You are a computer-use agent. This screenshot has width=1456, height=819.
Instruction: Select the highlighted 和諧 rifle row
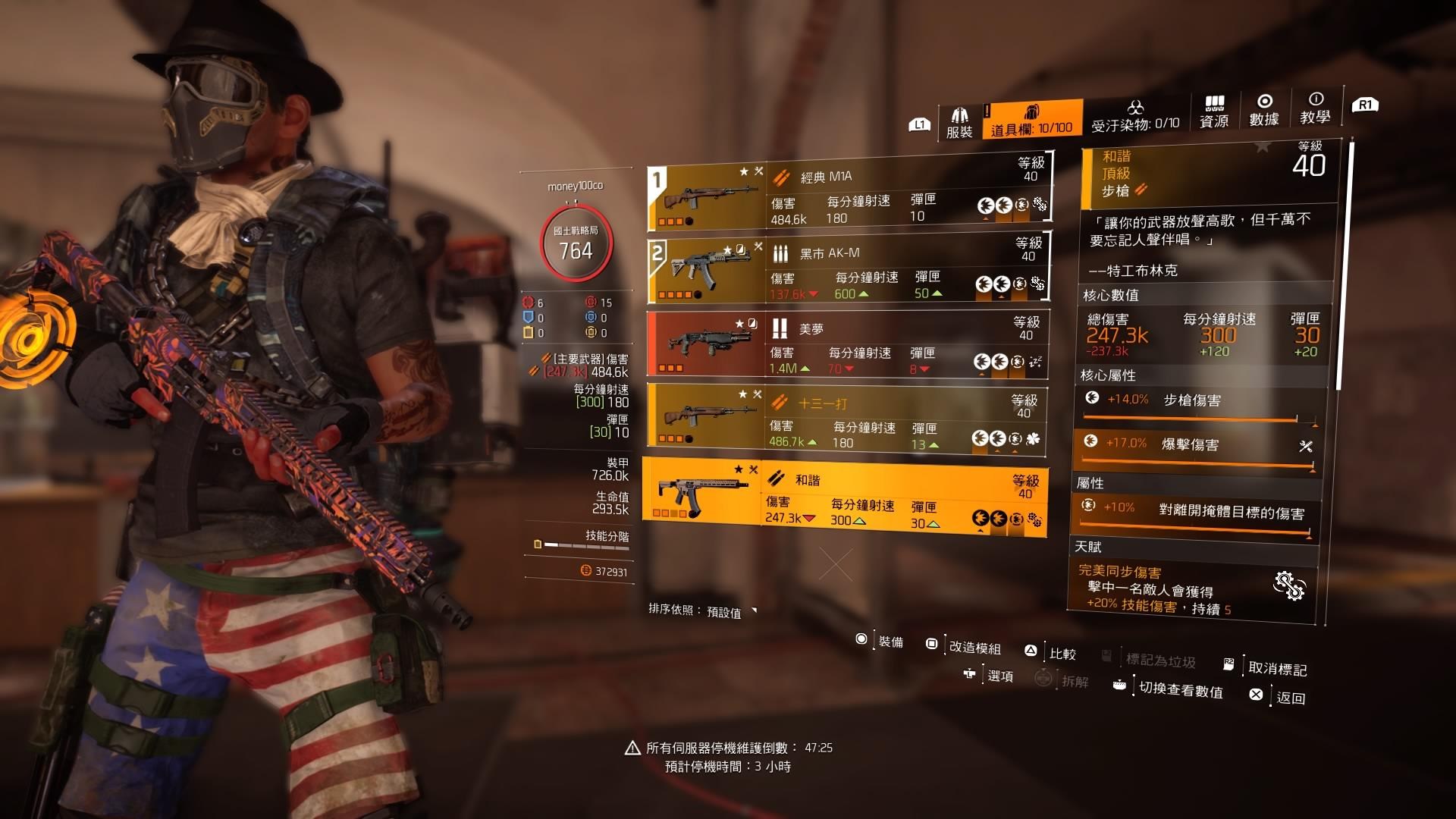coord(845,496)
